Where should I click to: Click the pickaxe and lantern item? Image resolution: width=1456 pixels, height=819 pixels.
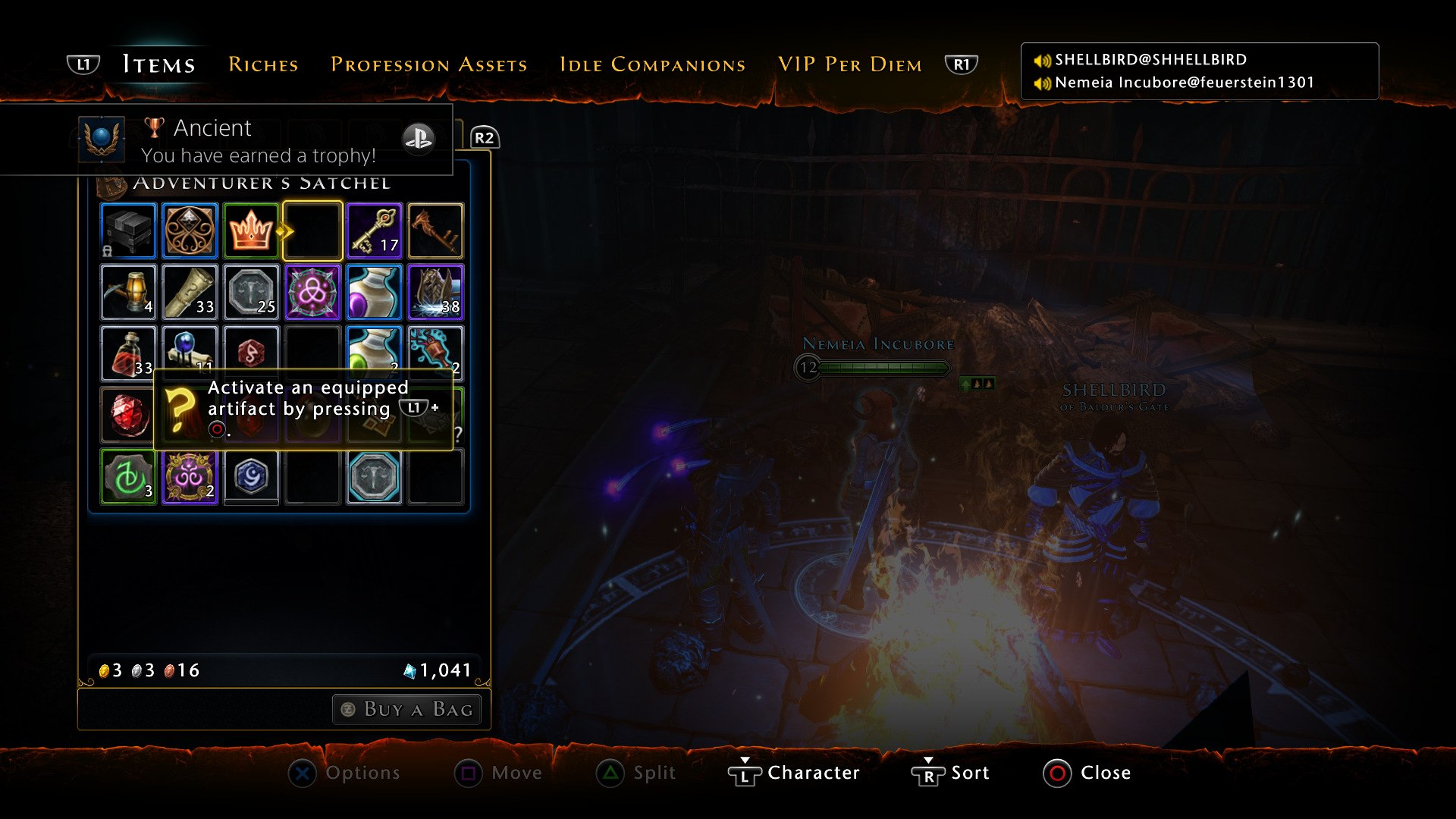[128, 292]
